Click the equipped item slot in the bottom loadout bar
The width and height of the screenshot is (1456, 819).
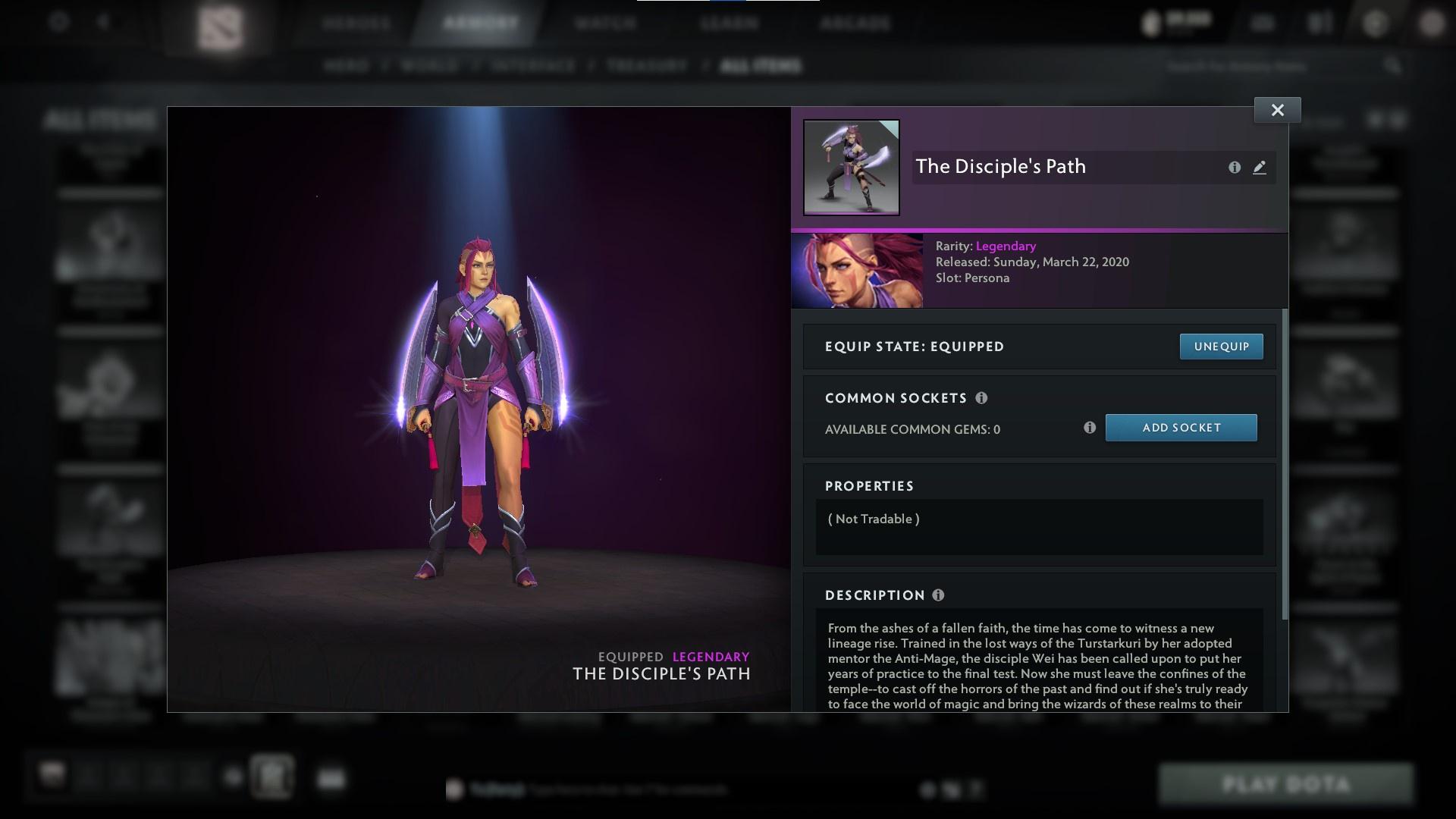click(x=271, y=777)
